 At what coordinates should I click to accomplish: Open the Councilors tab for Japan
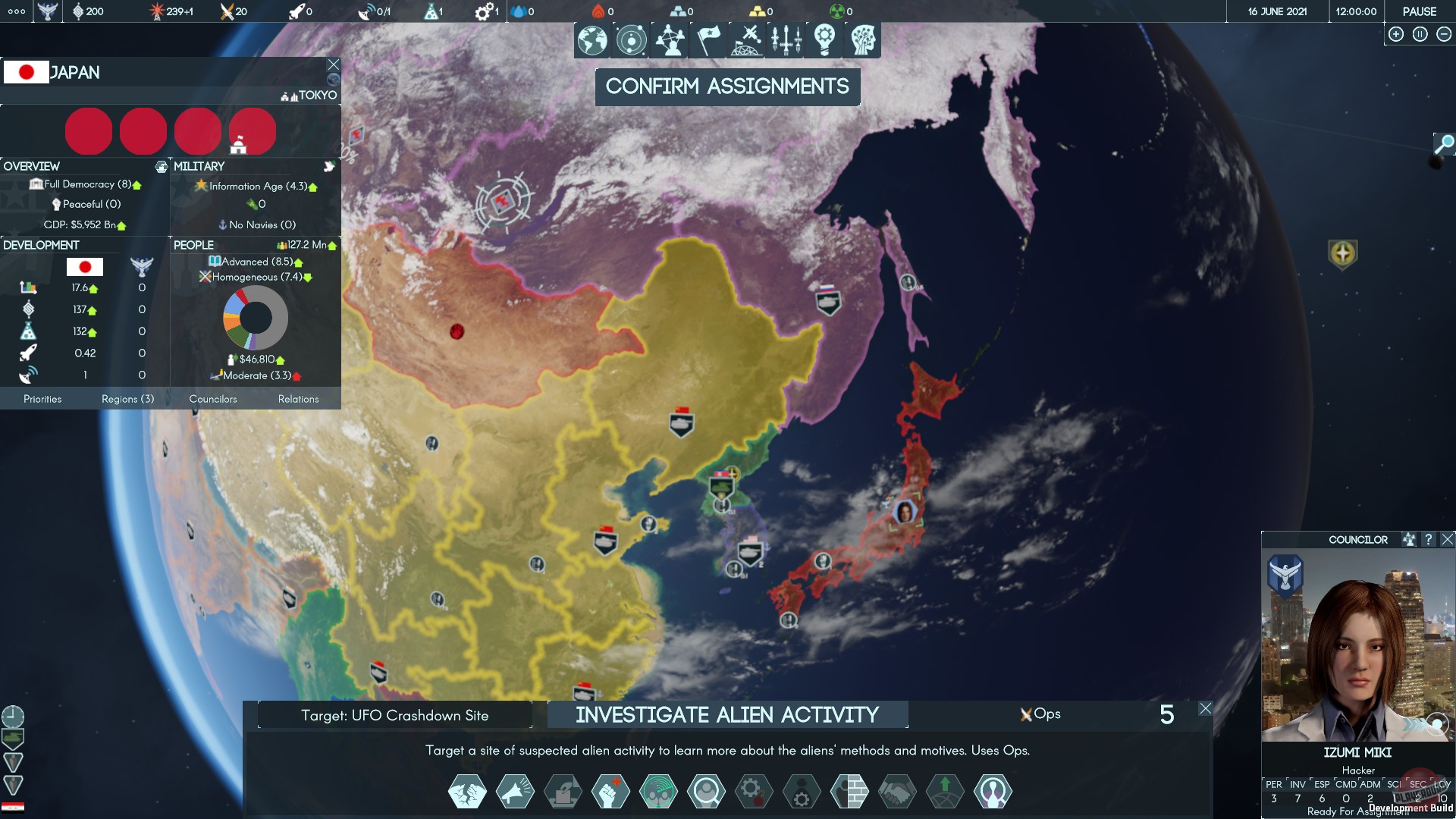point(213,399)
